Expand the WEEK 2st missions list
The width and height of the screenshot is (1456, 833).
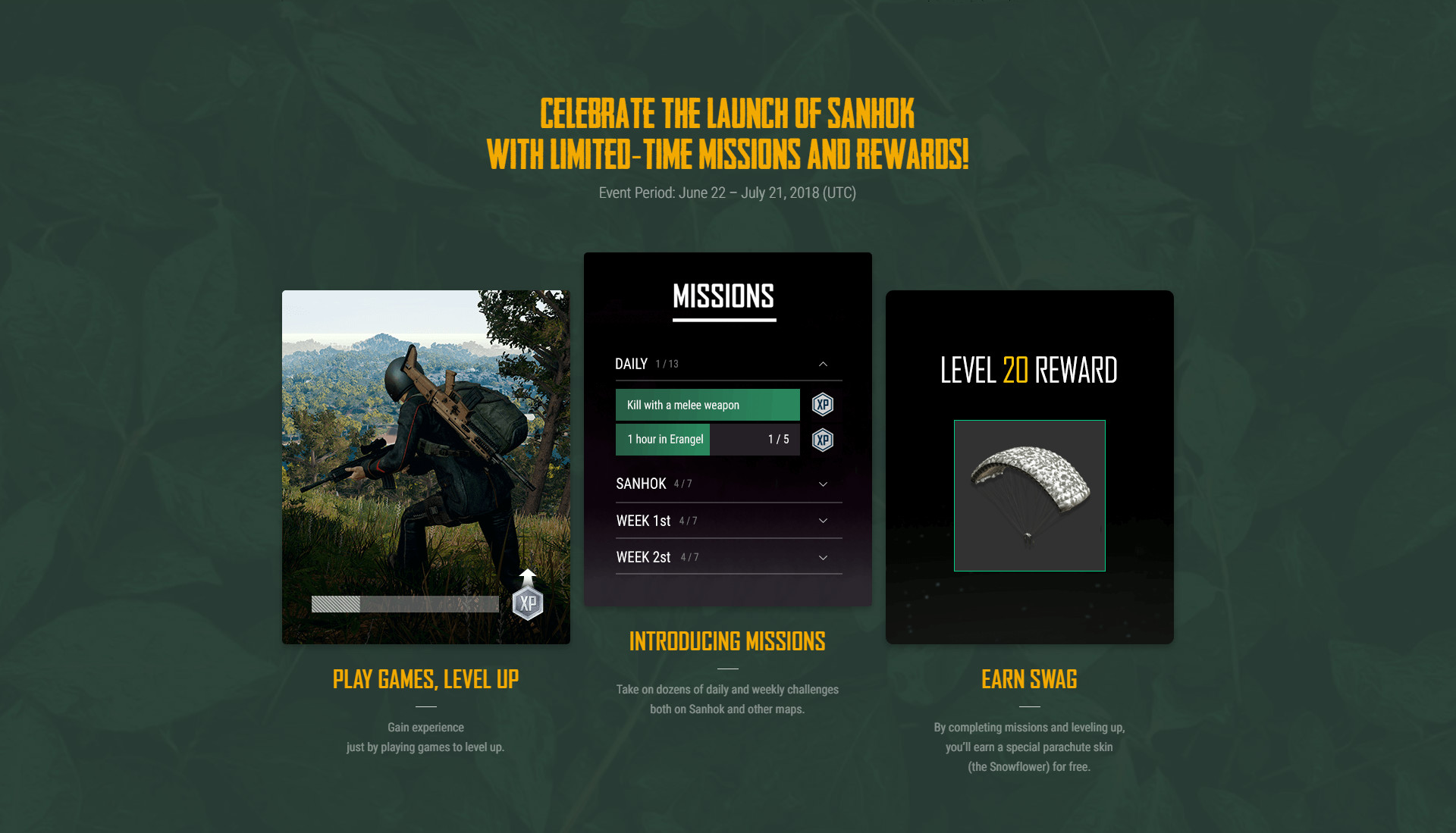pos(823,557)
